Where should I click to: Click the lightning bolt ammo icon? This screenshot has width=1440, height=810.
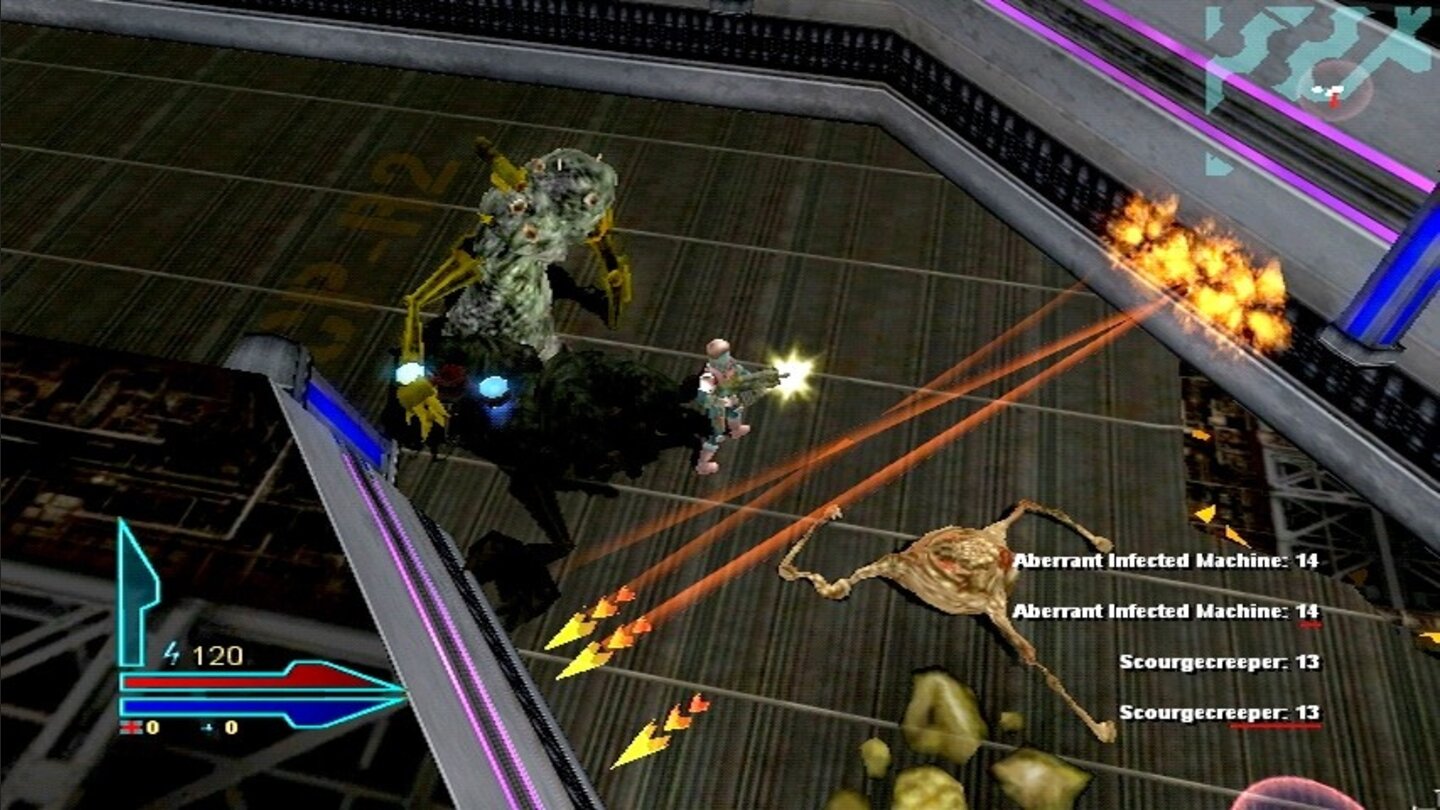coord(171,652)
